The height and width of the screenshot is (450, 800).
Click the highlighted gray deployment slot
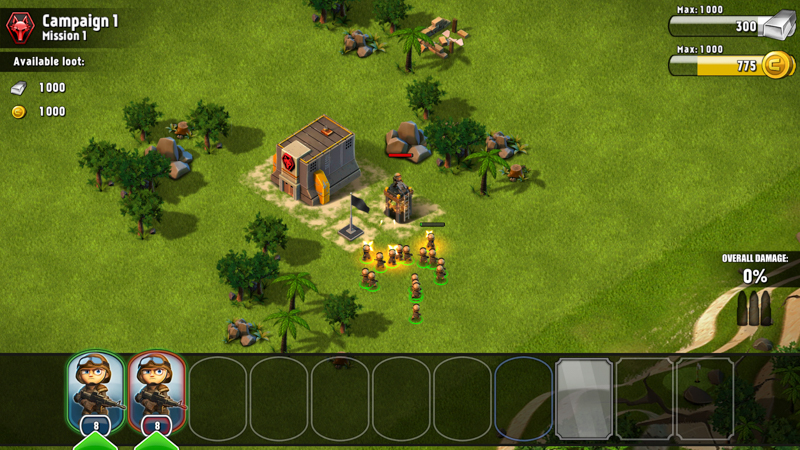click(x=584, y=397)
